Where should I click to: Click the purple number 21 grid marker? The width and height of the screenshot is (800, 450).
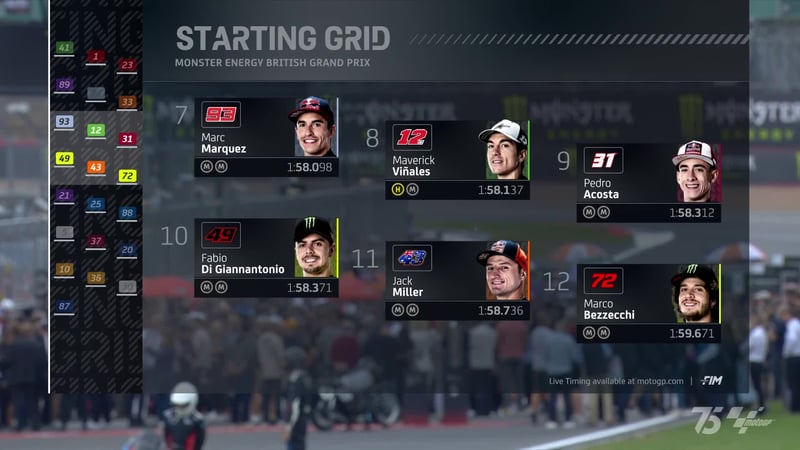coord(64,196)
